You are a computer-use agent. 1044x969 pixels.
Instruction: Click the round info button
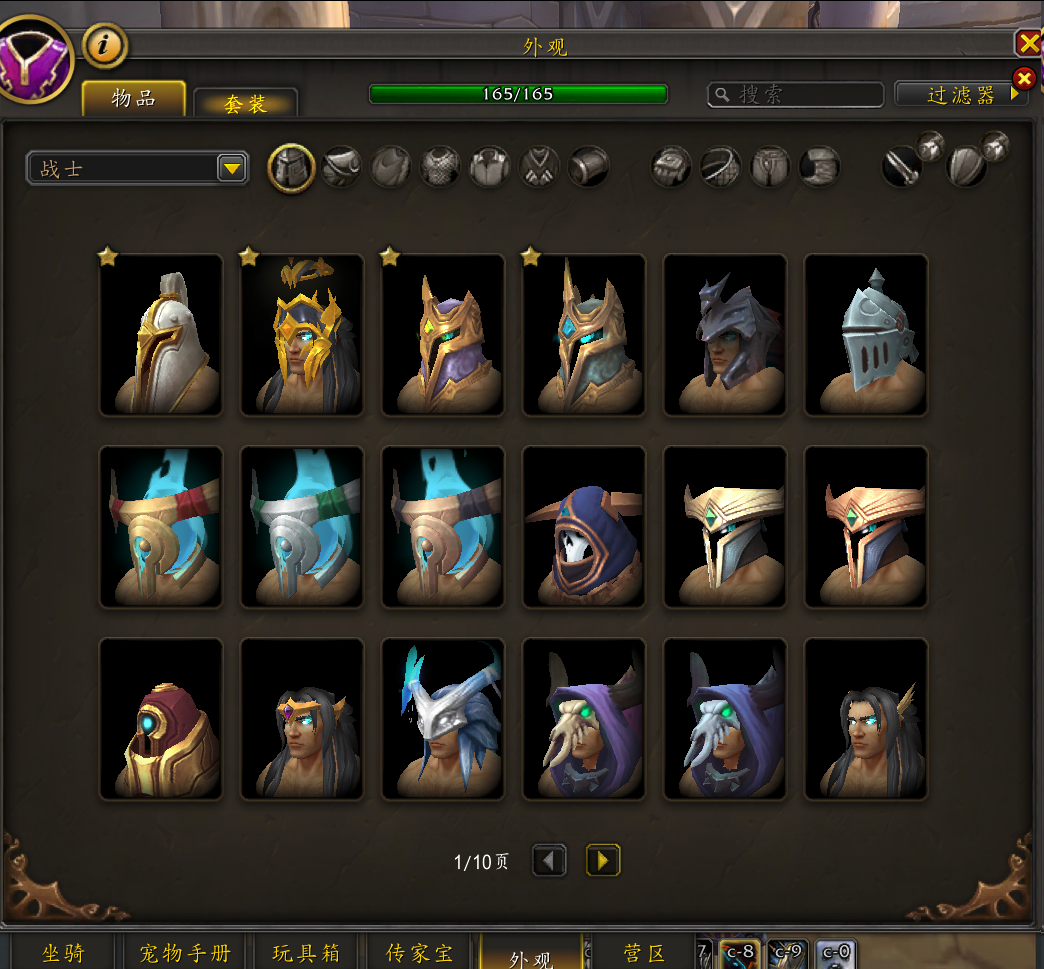coord(105,44)
